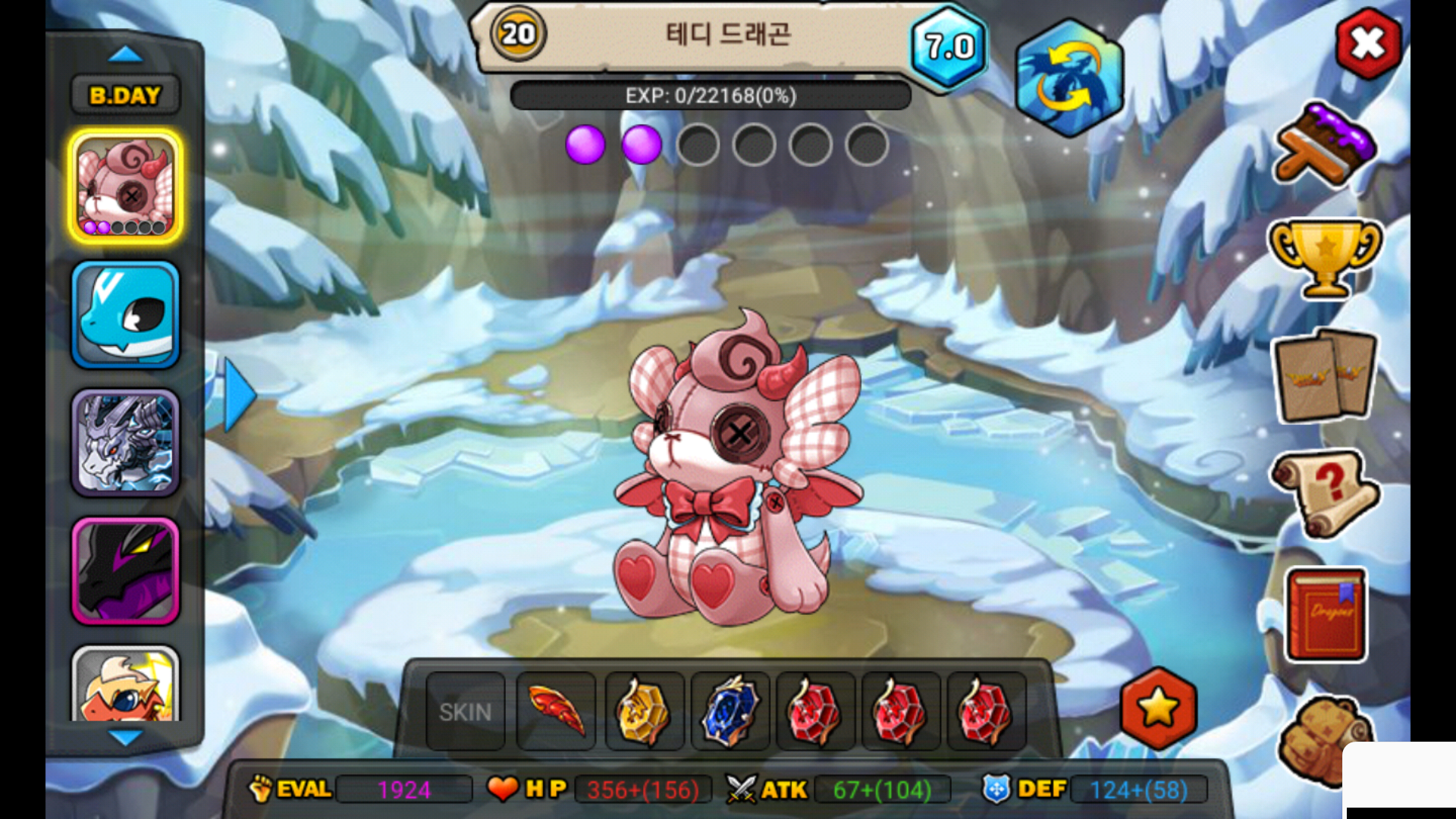The width and height of the screenshot is (1456, 819).
Task: Select the blue gem slot
Action: tap(730, 711)
